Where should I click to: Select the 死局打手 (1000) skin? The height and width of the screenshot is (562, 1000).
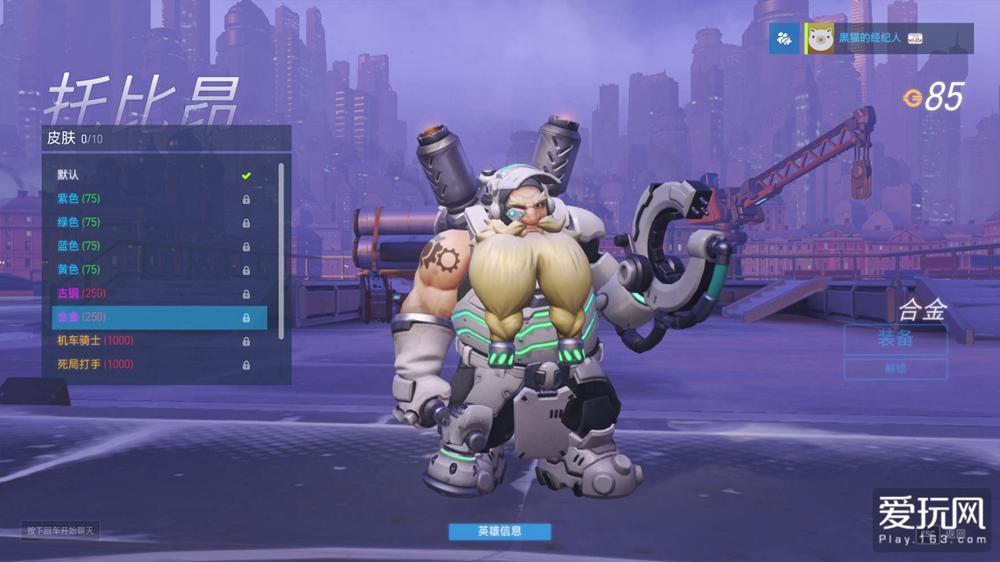tap(150, 364)
